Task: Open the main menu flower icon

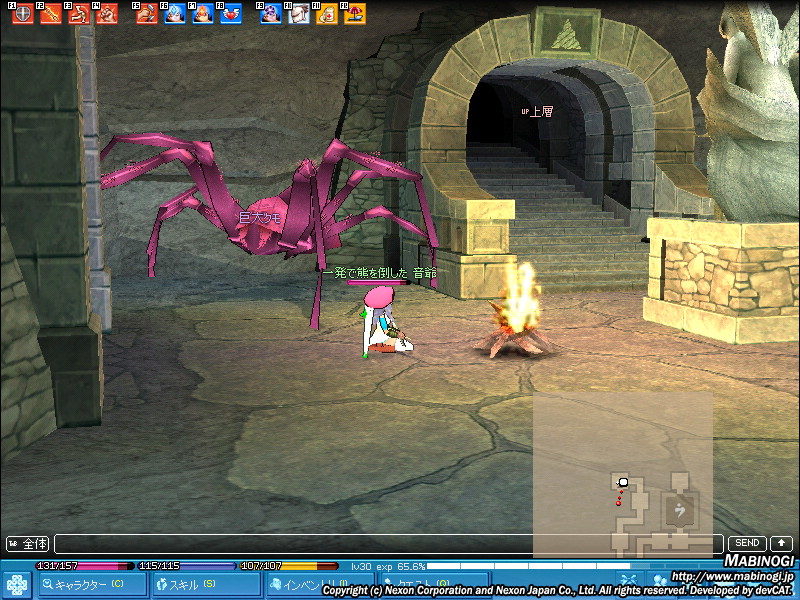Action: click(17, 584)
